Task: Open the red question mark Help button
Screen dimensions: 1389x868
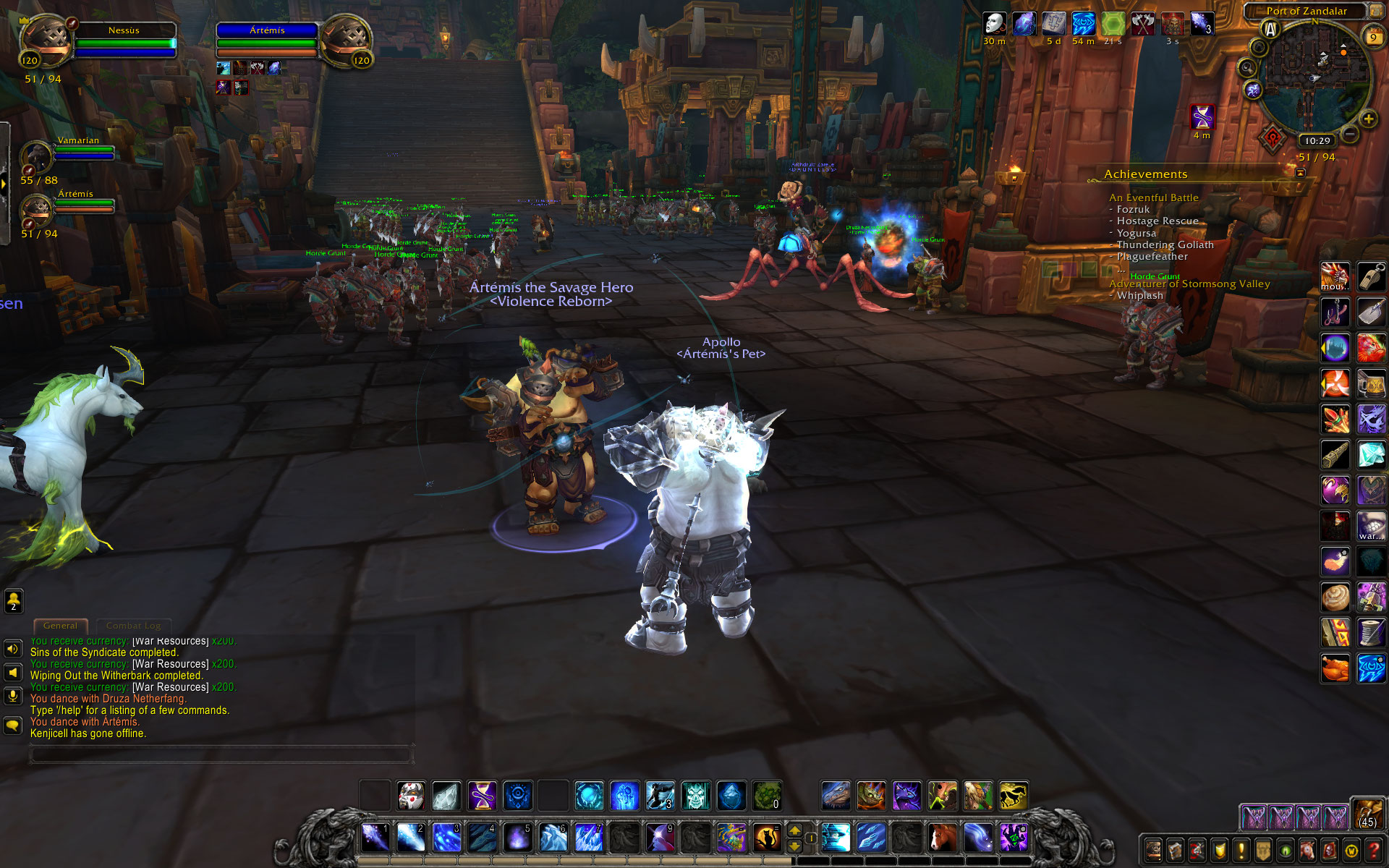Action: point(1375,851)
